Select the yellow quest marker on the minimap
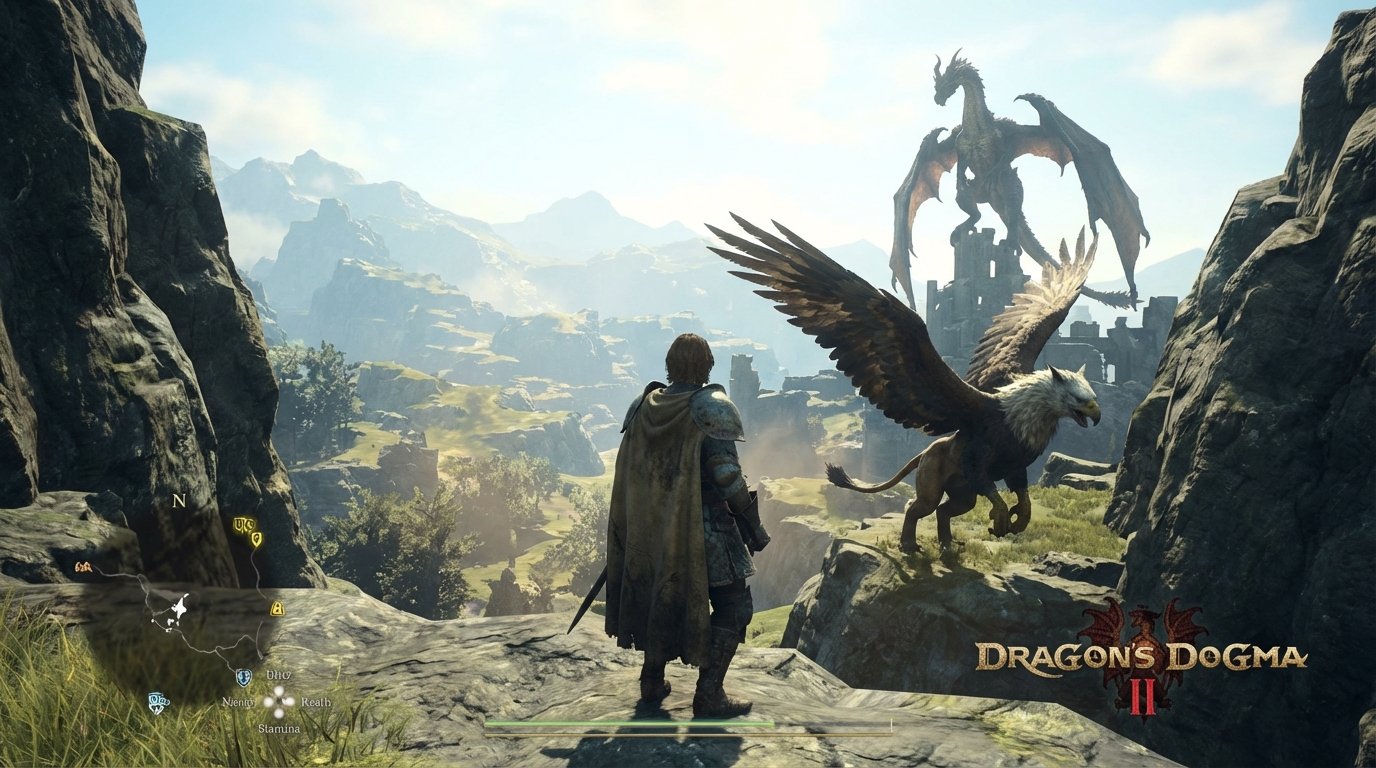This screenshot has height=768, width=1376. 255,538
